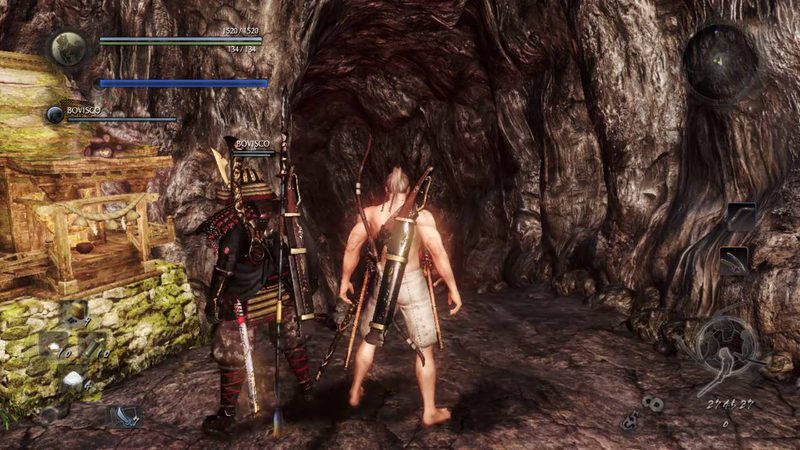This screenshot has height=450, width=800.
Task: Select the BOVISCO companion orb icon
Action: (54, 115)
